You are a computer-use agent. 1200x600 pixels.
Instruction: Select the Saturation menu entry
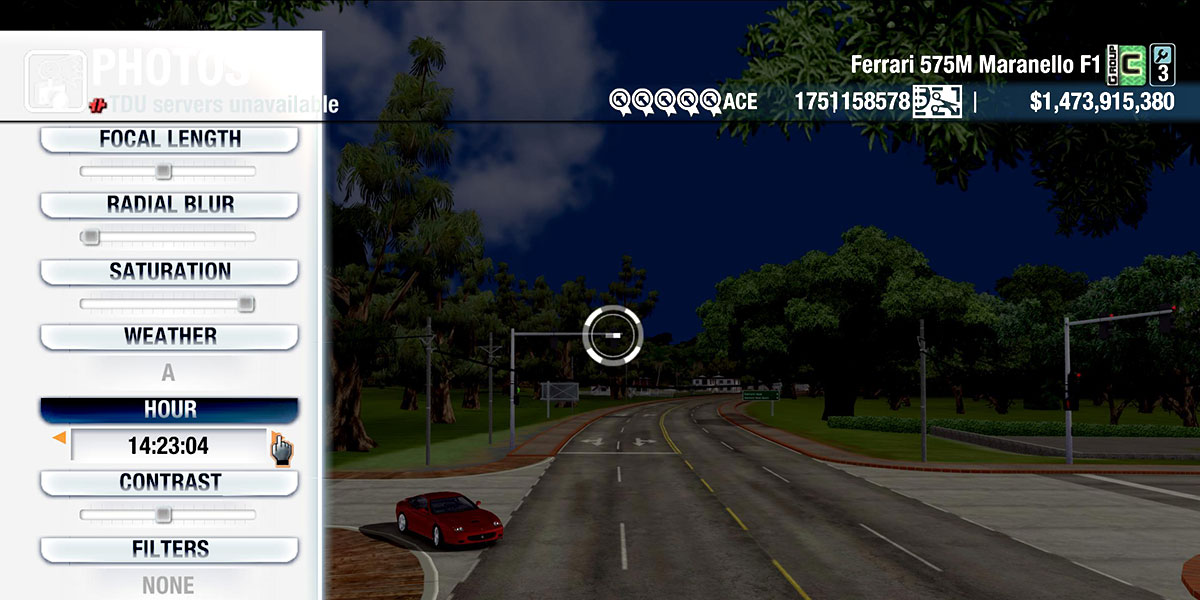tap(169, 271)
